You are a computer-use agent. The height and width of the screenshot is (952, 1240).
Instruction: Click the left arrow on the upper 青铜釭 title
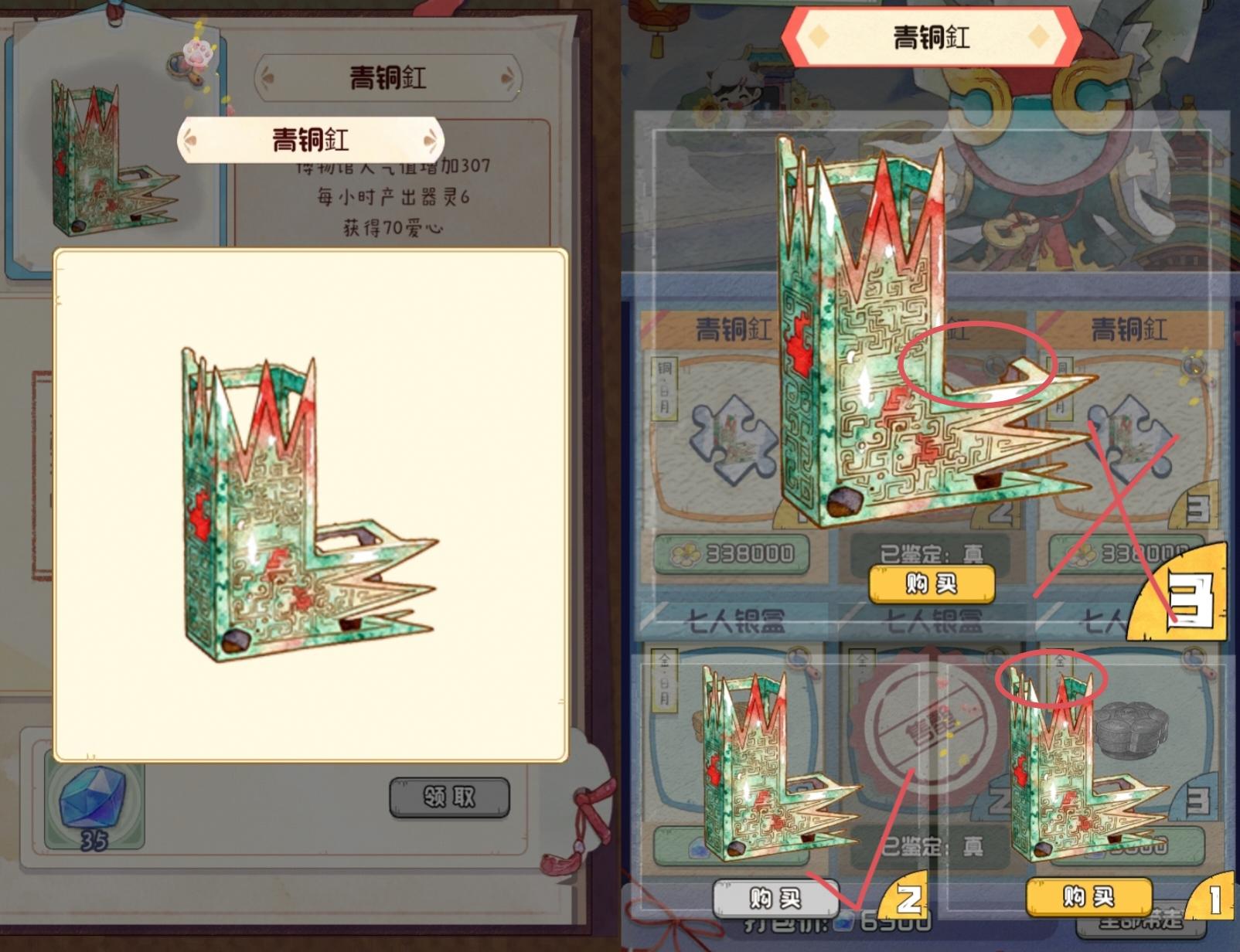pos(267,76)
